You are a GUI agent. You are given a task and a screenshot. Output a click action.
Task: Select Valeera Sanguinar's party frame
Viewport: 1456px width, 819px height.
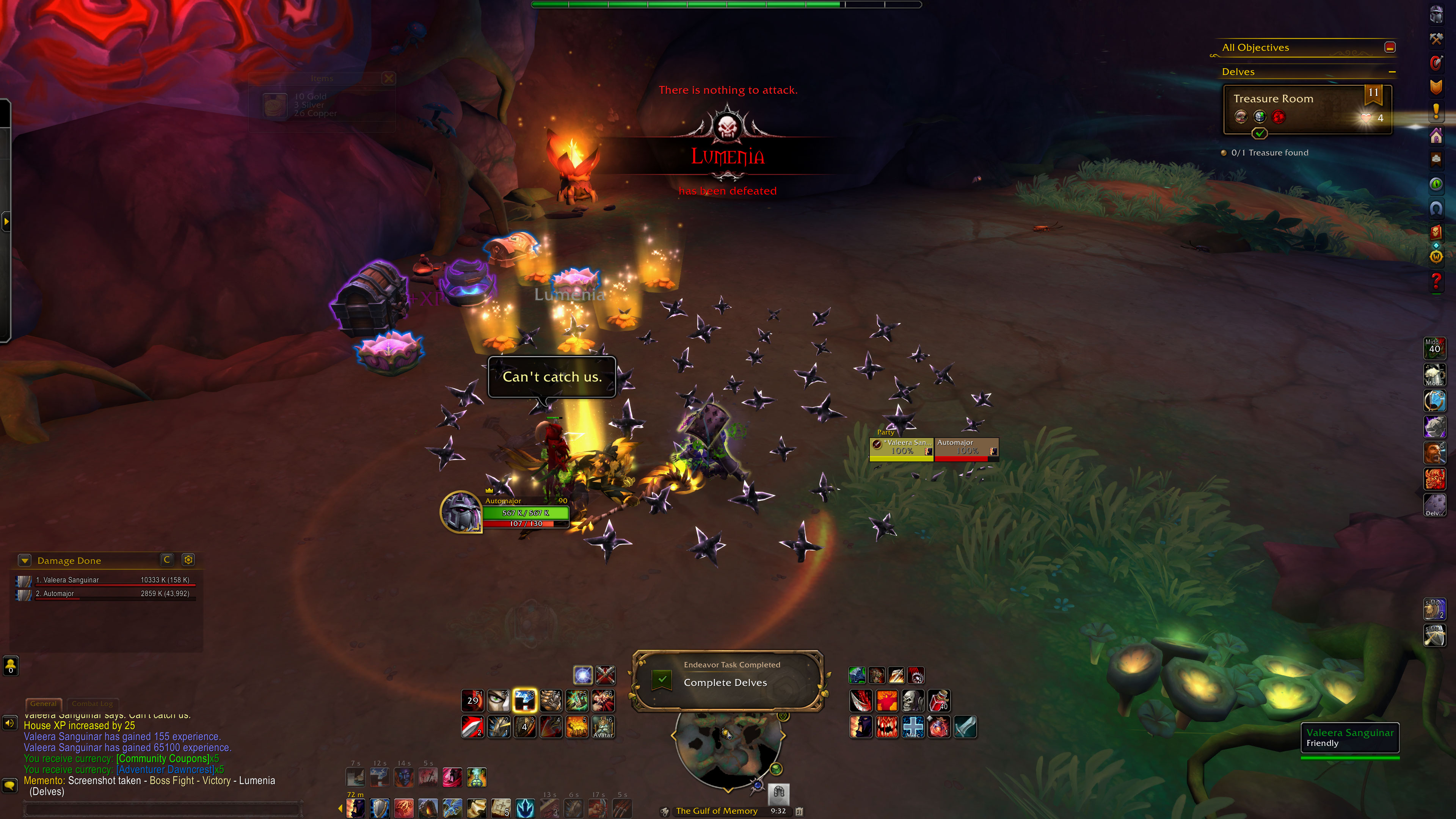(902, 448)
